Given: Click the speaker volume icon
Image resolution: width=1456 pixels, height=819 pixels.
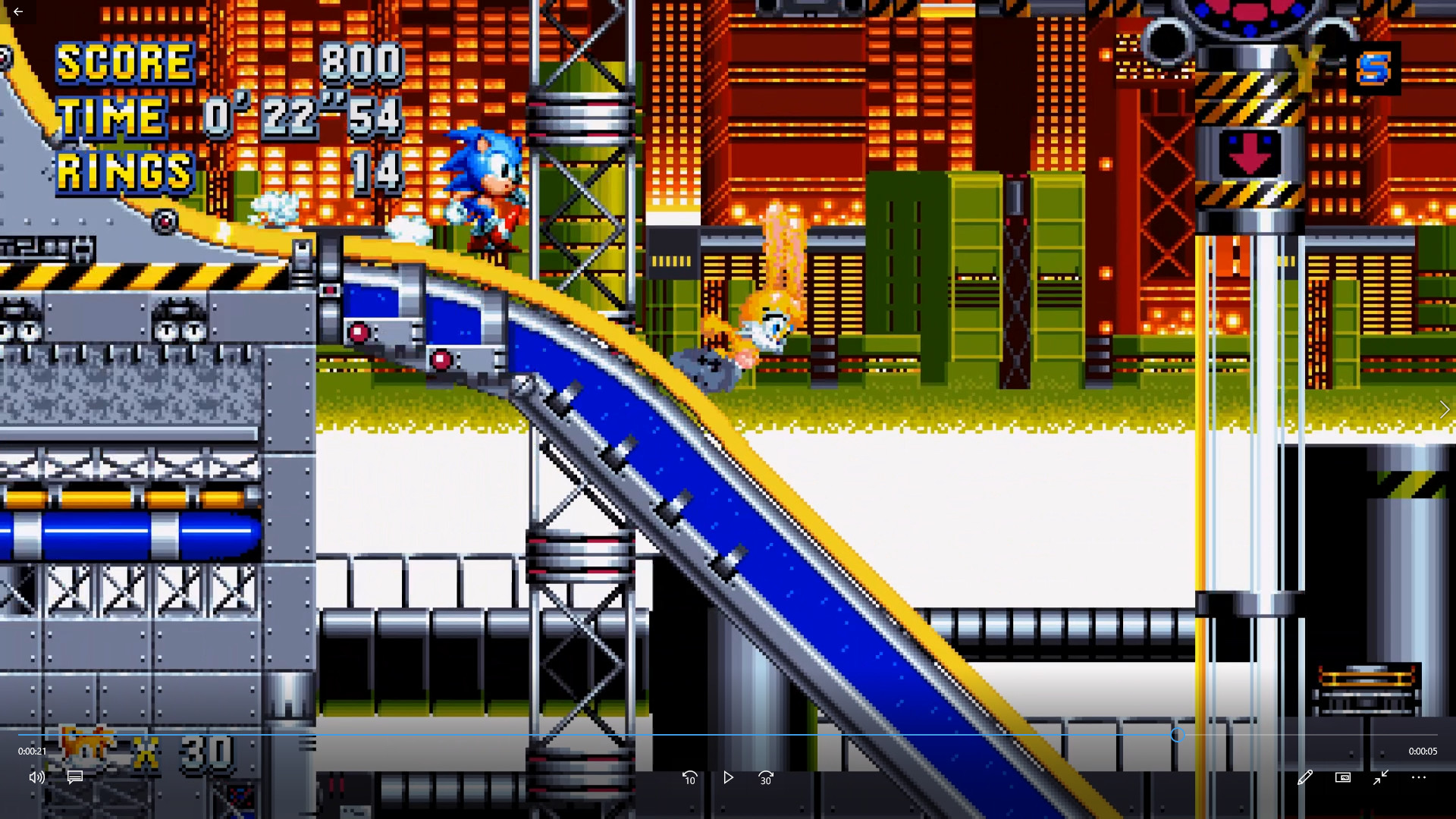Looking at the screenshot, I should click(36, 777).
